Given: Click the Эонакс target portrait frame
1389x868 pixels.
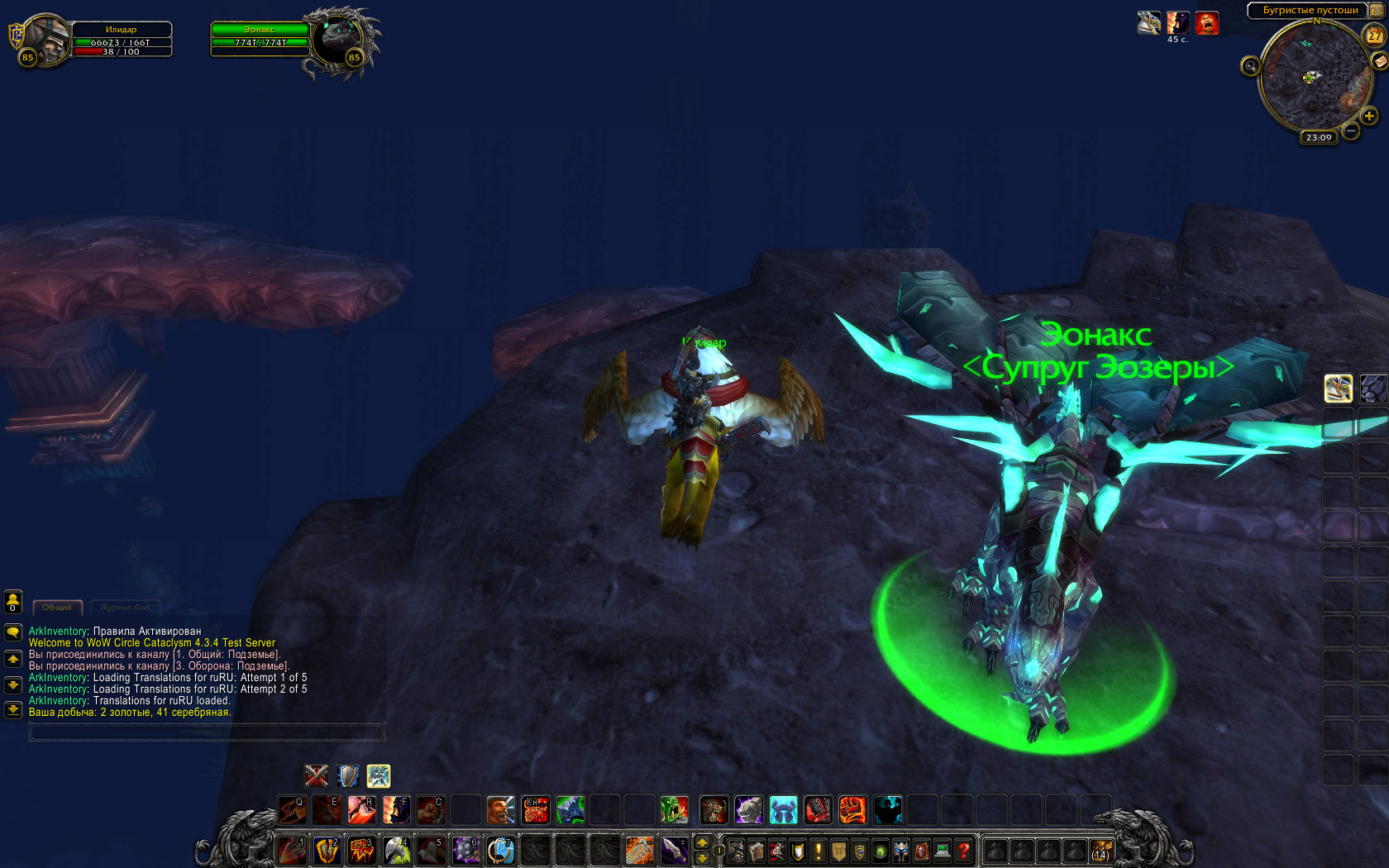Looking at the screenshot, I should 337,41.
